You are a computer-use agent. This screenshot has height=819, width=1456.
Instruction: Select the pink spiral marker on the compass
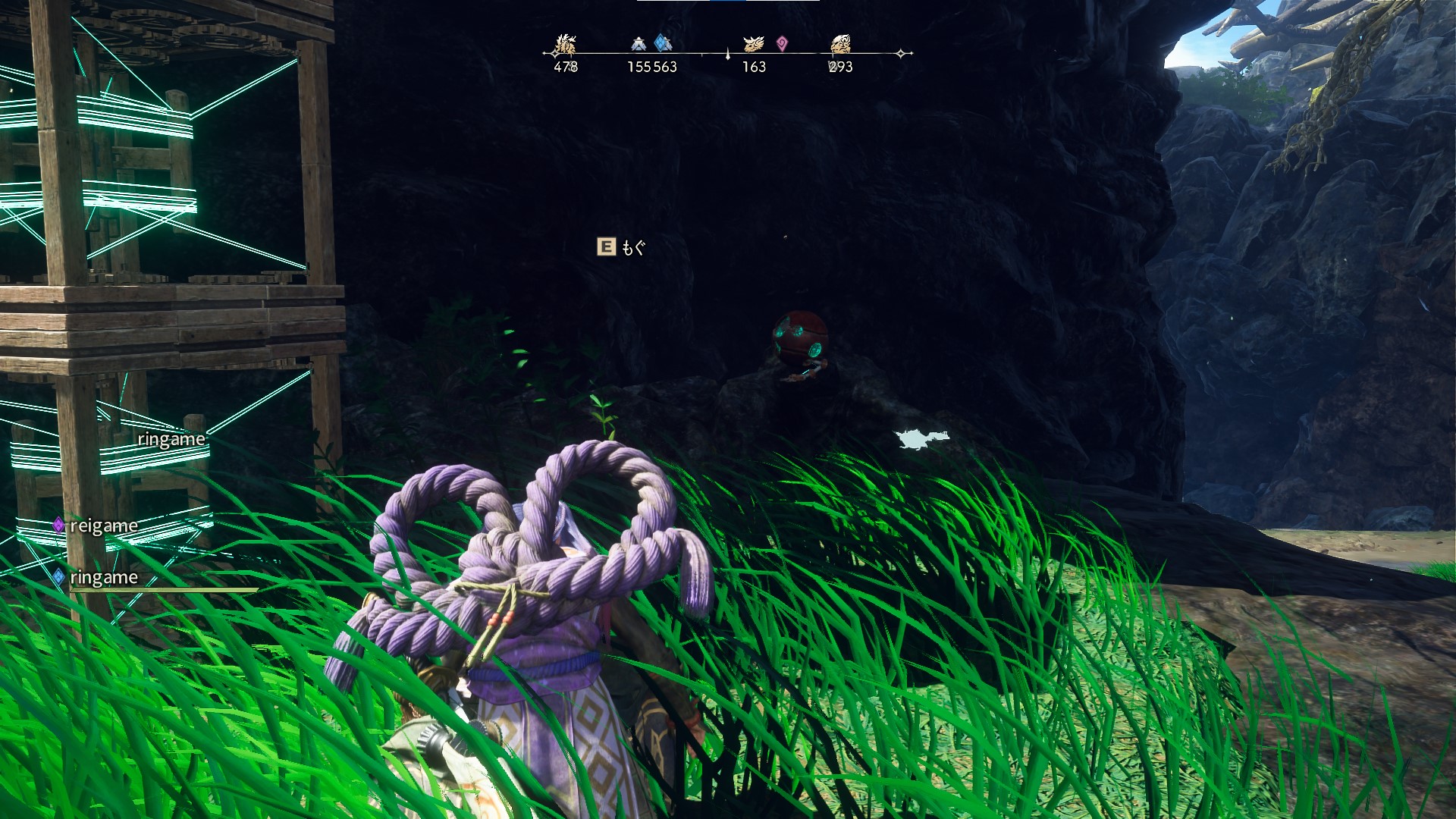[782, 43]
